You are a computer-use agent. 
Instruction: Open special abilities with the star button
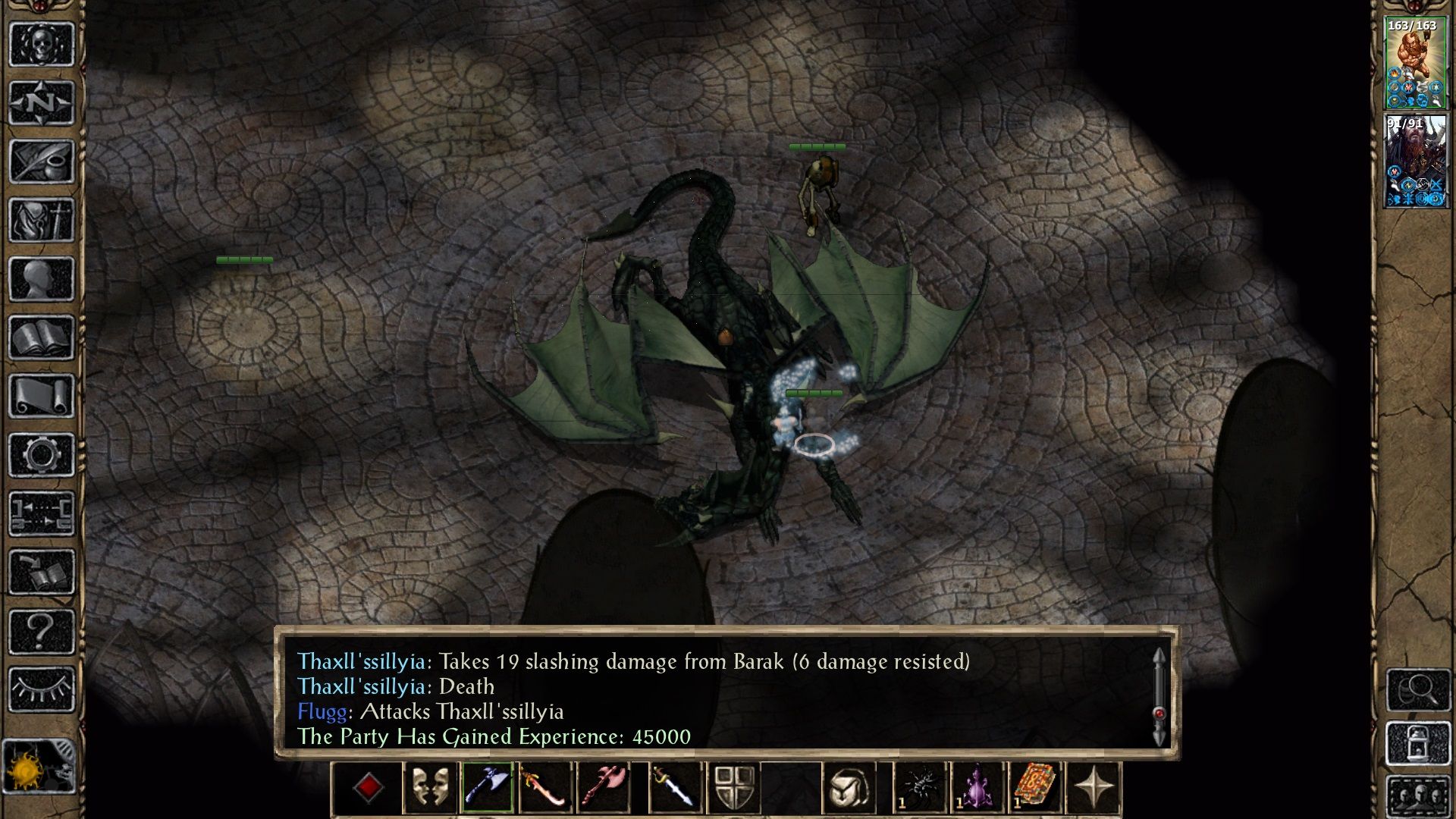pyautogui.click(x=1094, y=788)
